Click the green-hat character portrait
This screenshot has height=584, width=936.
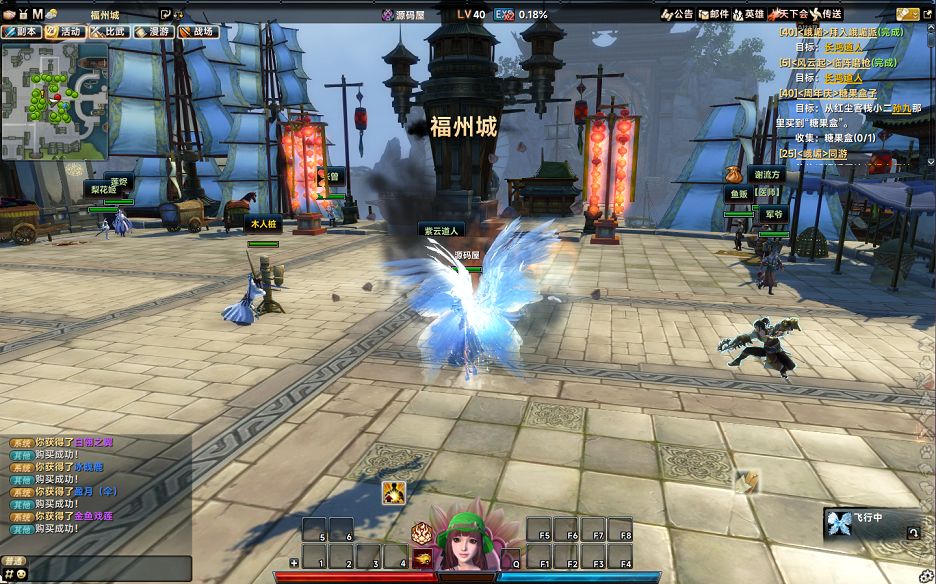[x=466, y=545]
